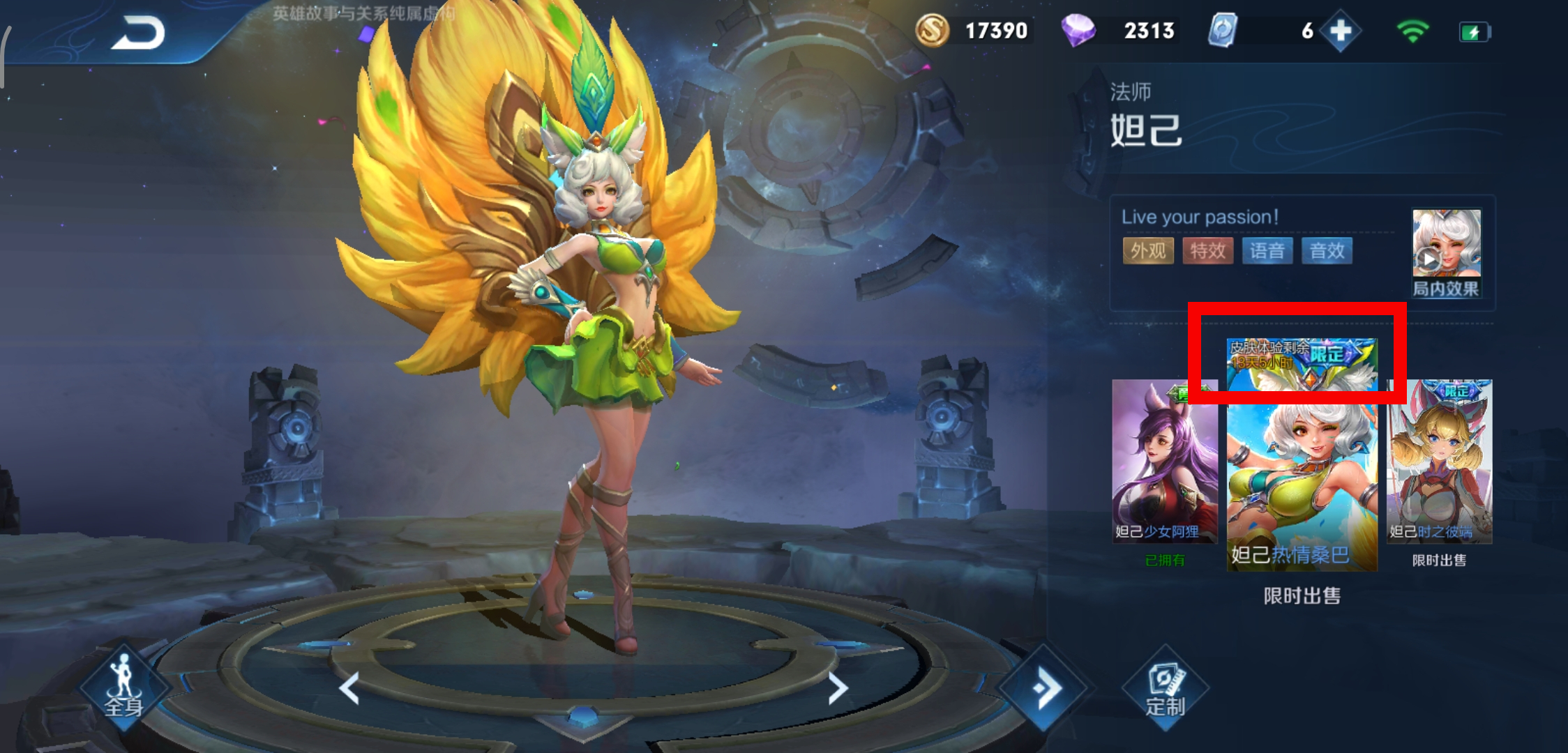This screenshot has width=1568, height=753.
Task: Open the gold coin currency icon
Action: pos(932,31)
